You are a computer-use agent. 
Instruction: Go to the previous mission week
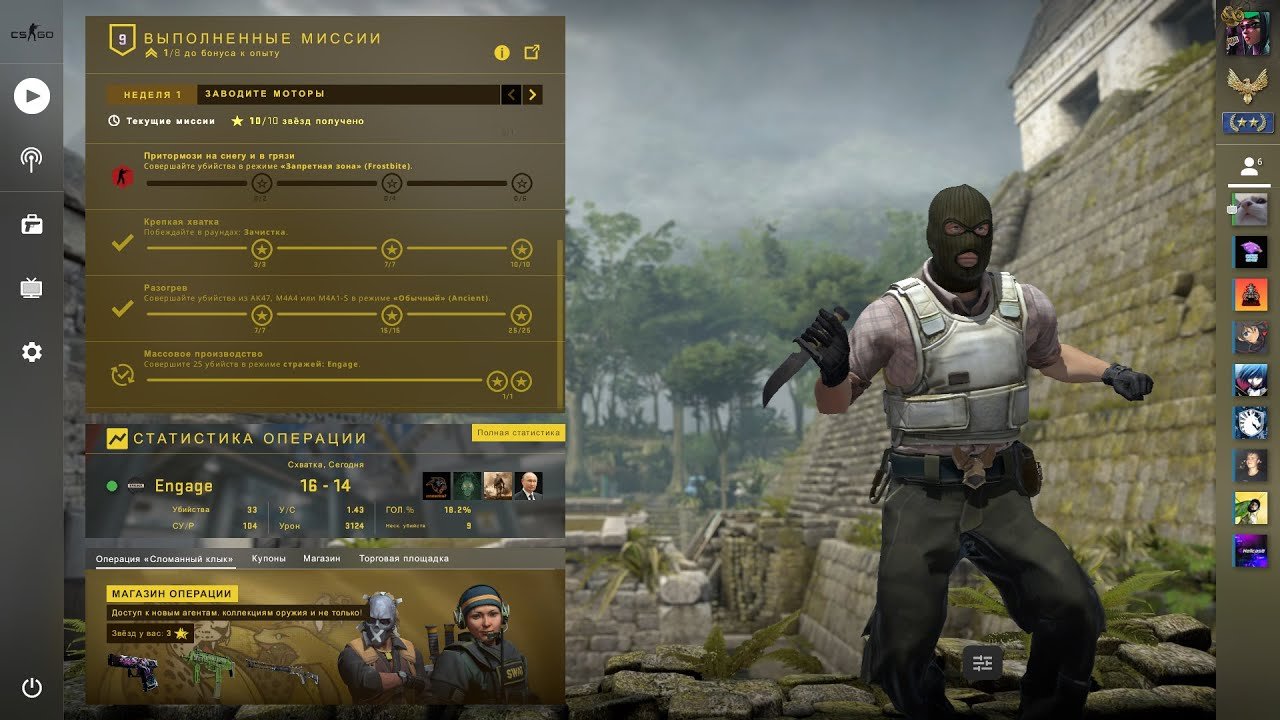[x=511, y=95]
